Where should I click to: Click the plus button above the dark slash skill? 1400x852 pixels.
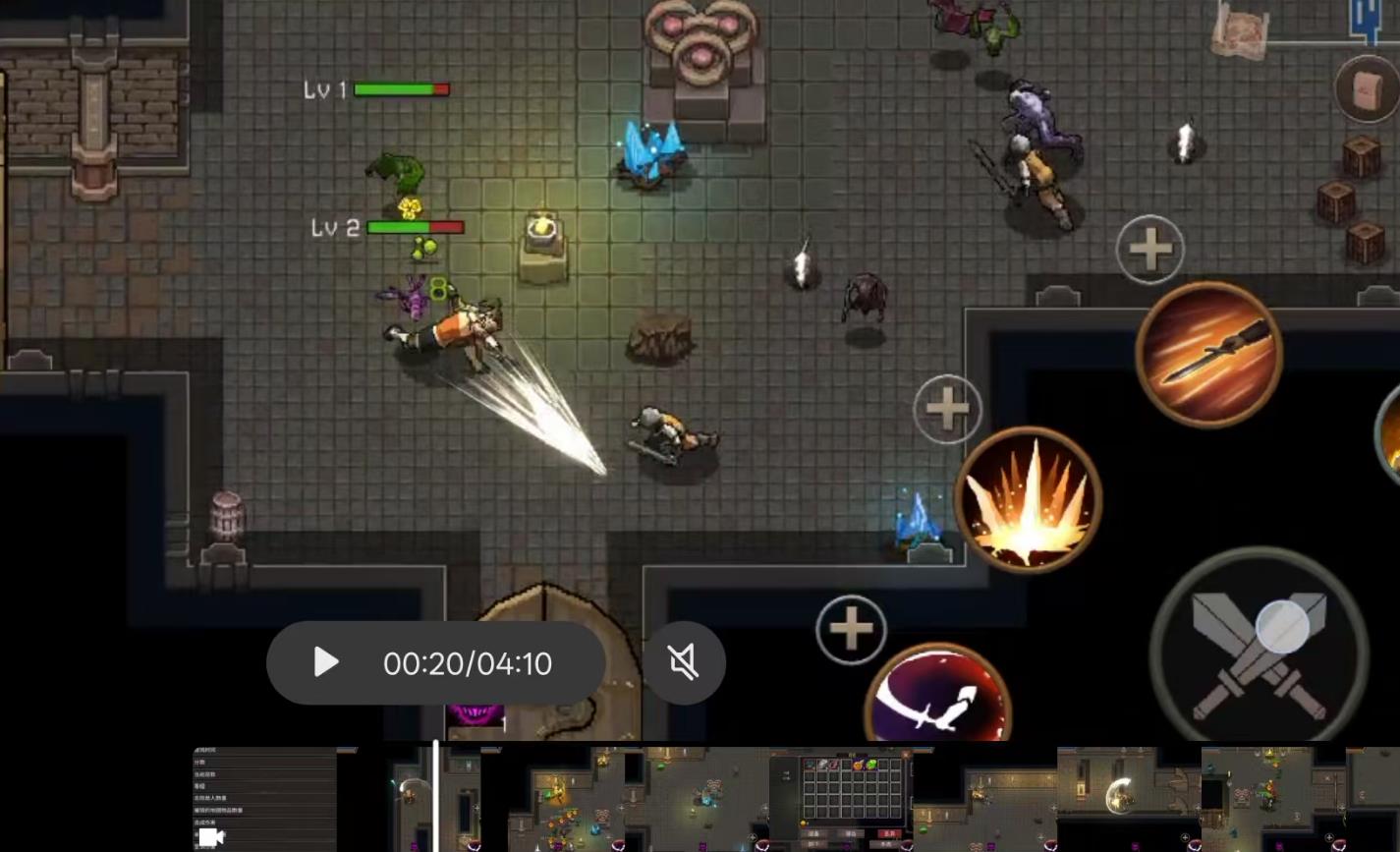coord(851,629)
